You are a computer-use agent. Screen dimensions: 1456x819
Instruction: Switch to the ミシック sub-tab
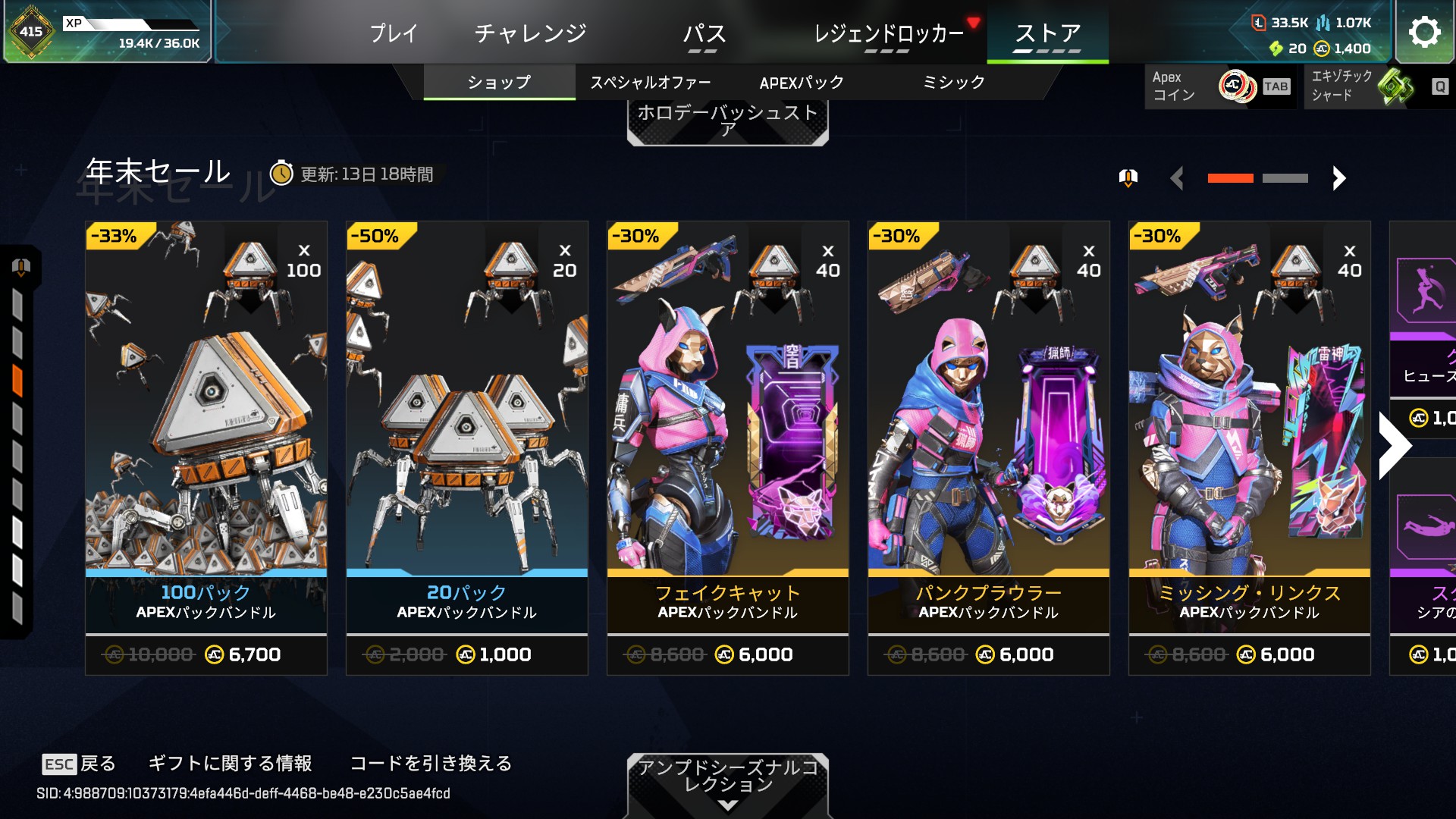(953, 83)
